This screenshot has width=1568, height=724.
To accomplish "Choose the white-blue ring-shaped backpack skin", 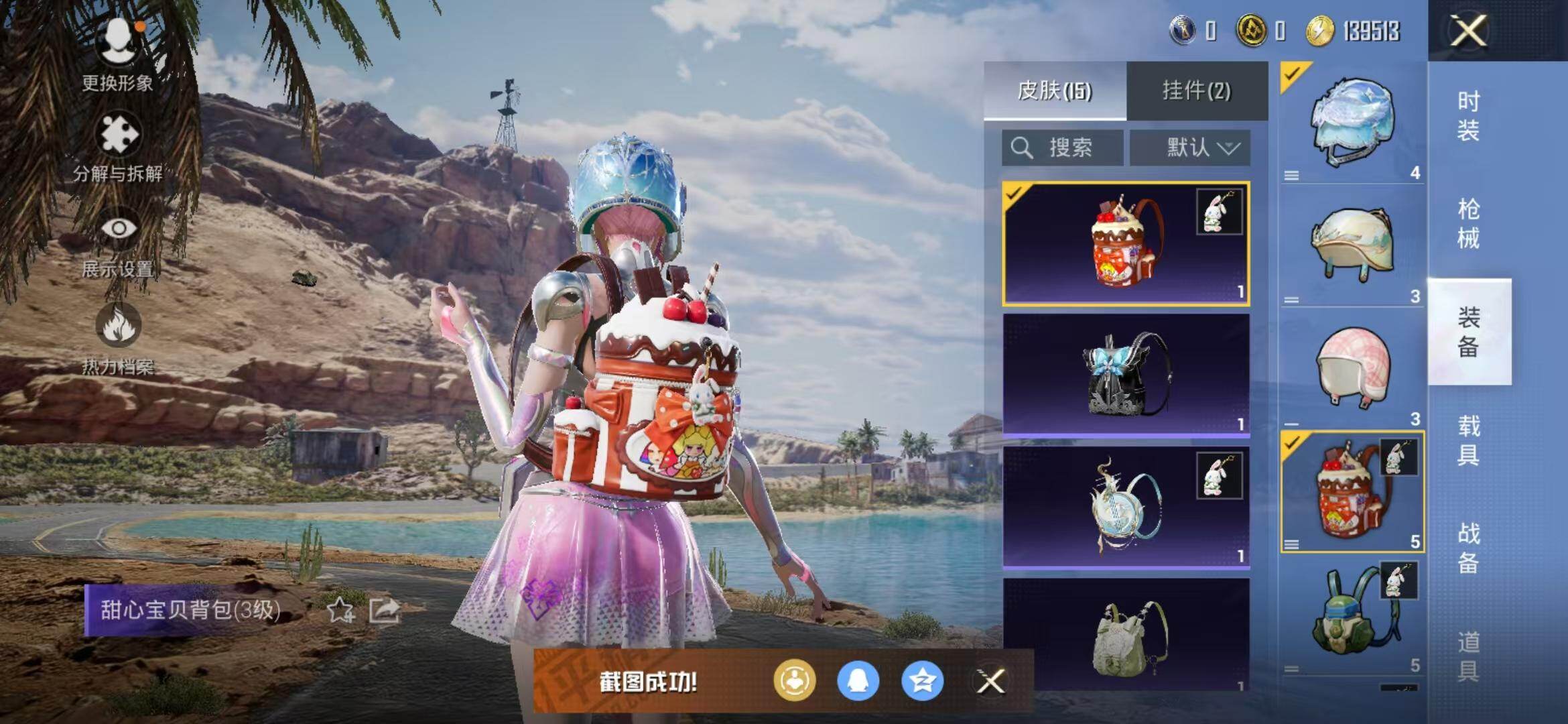I will click(x=1126, y=507).
